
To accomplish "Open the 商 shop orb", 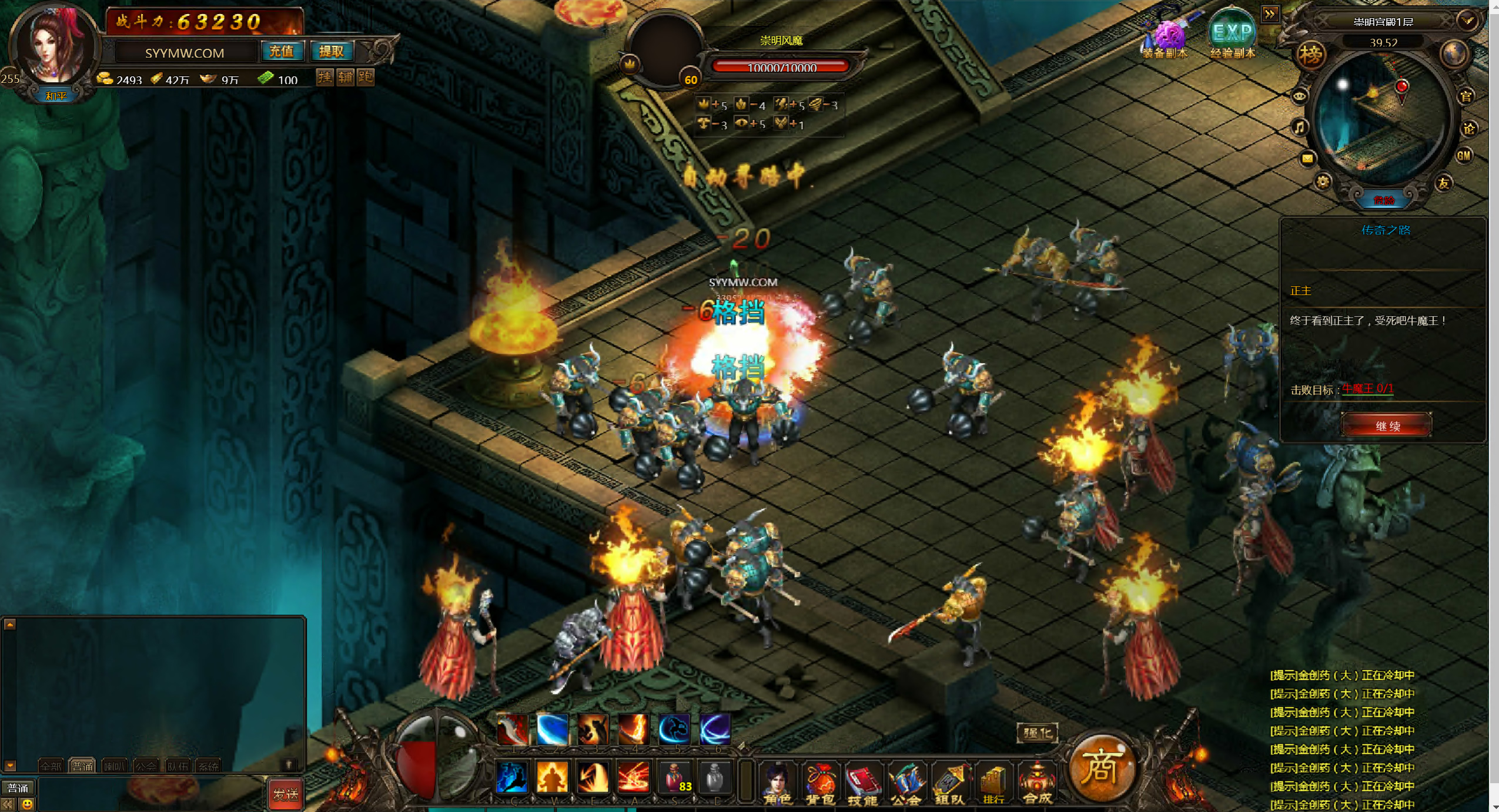I will tap(1100, 768).
